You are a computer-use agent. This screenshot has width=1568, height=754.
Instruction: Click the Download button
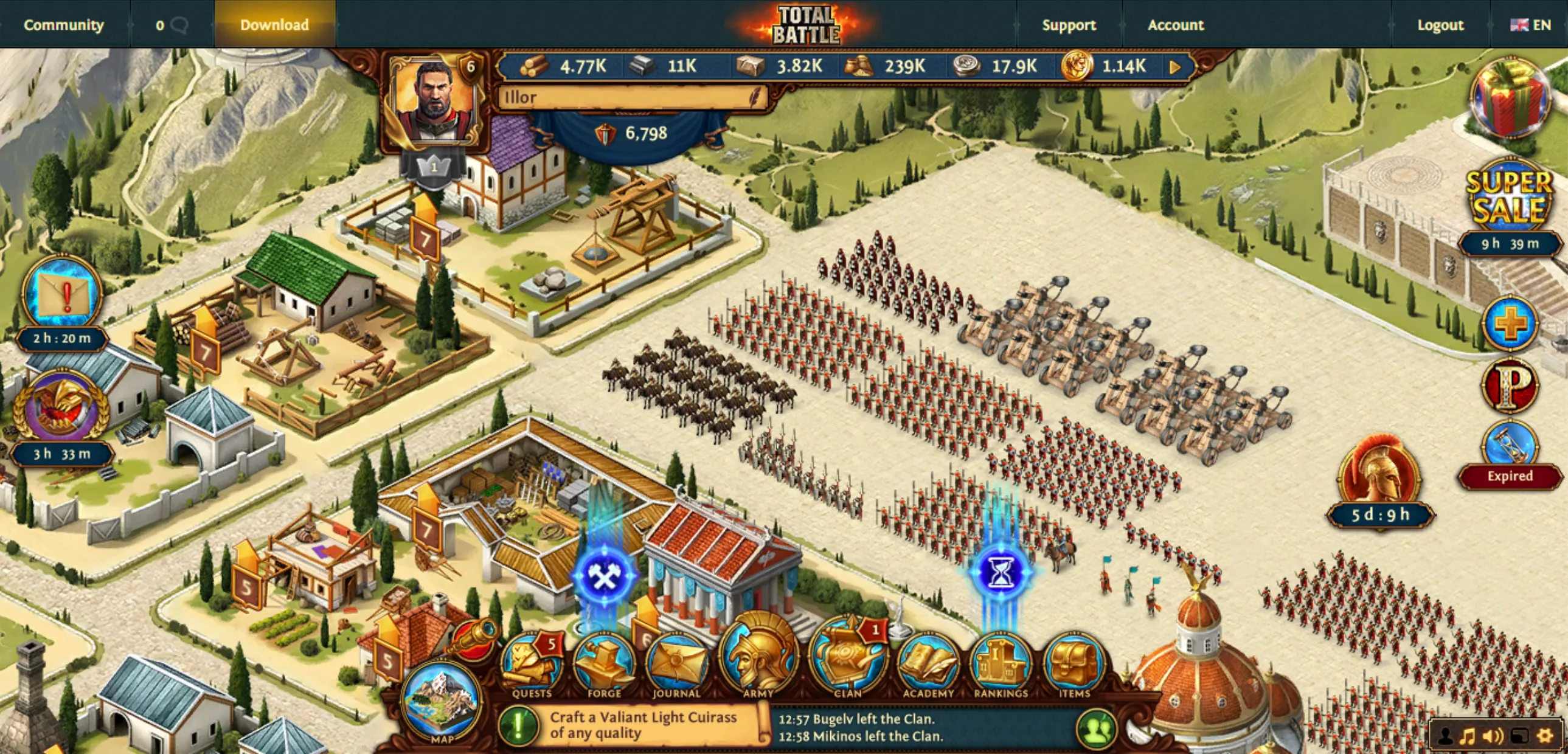click(x=274, y=25)
